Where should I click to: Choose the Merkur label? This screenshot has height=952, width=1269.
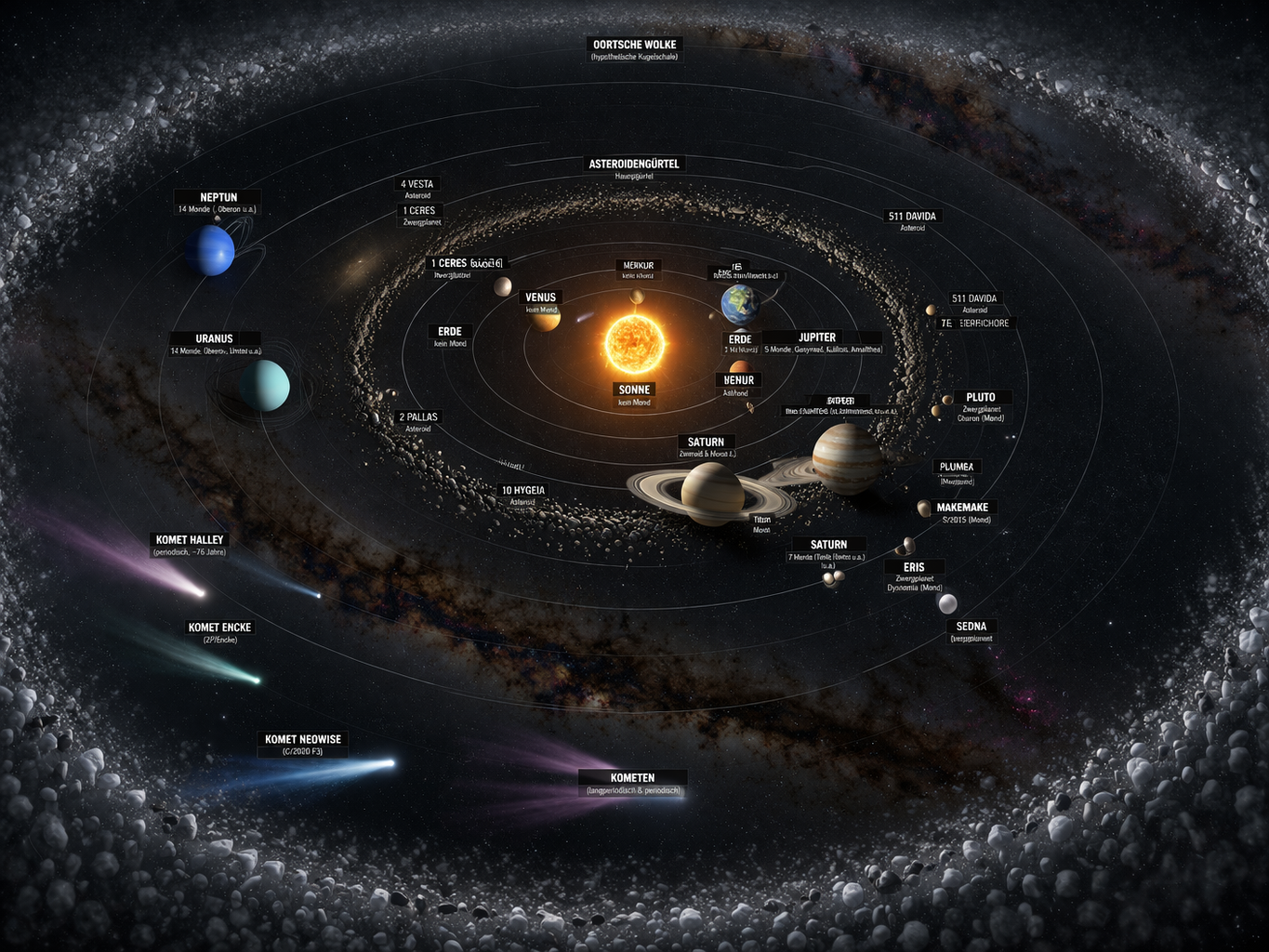[x=638, y=266]
